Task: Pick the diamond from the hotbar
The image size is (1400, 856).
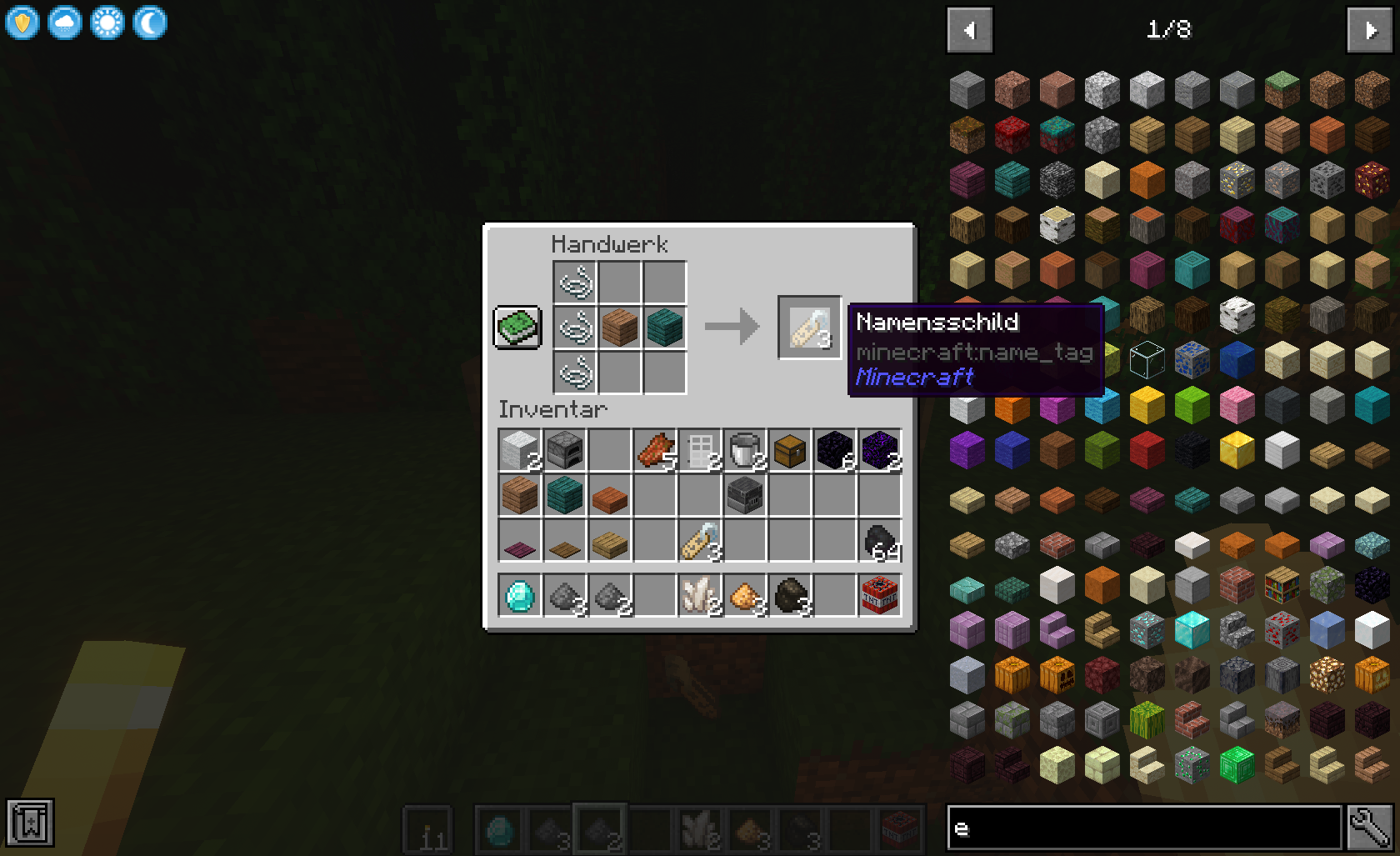Action: point(497,829)
